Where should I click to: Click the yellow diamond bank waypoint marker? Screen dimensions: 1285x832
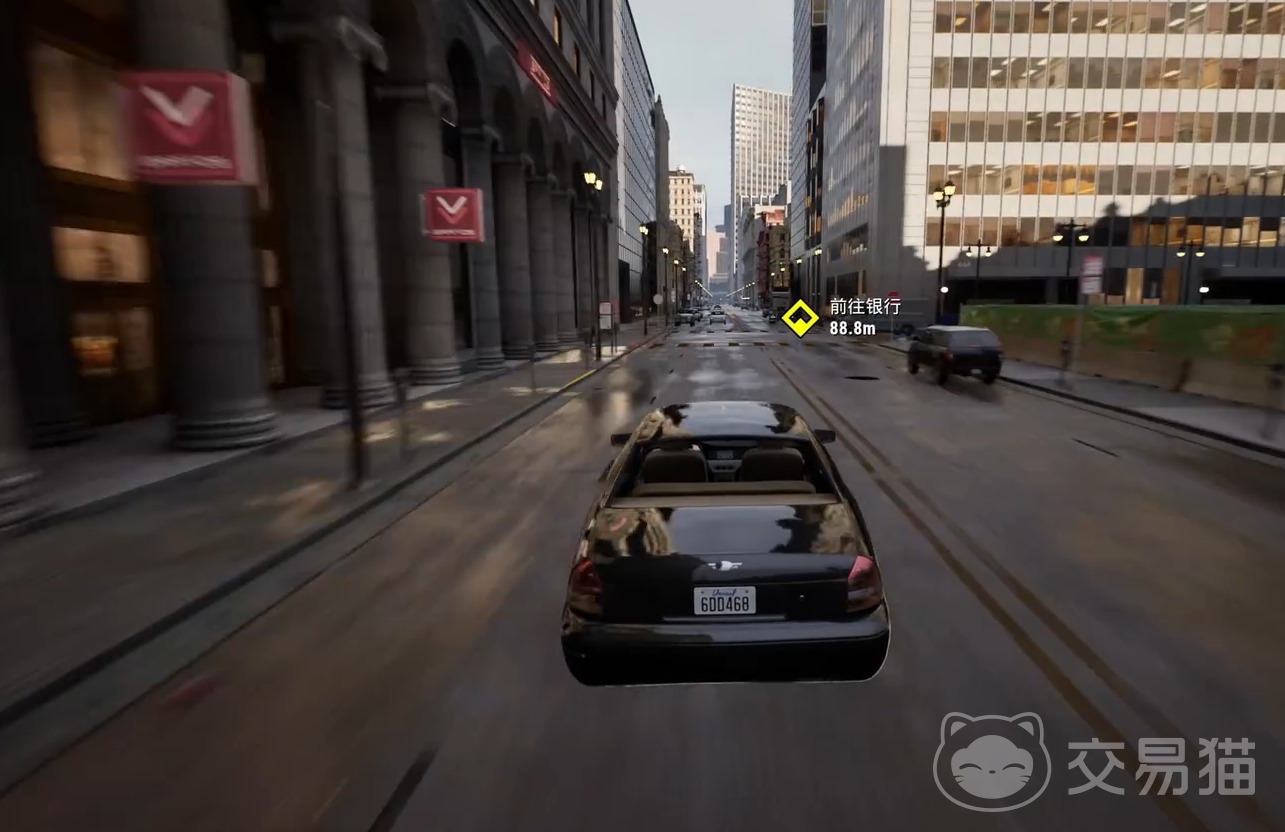coord(800,318)
